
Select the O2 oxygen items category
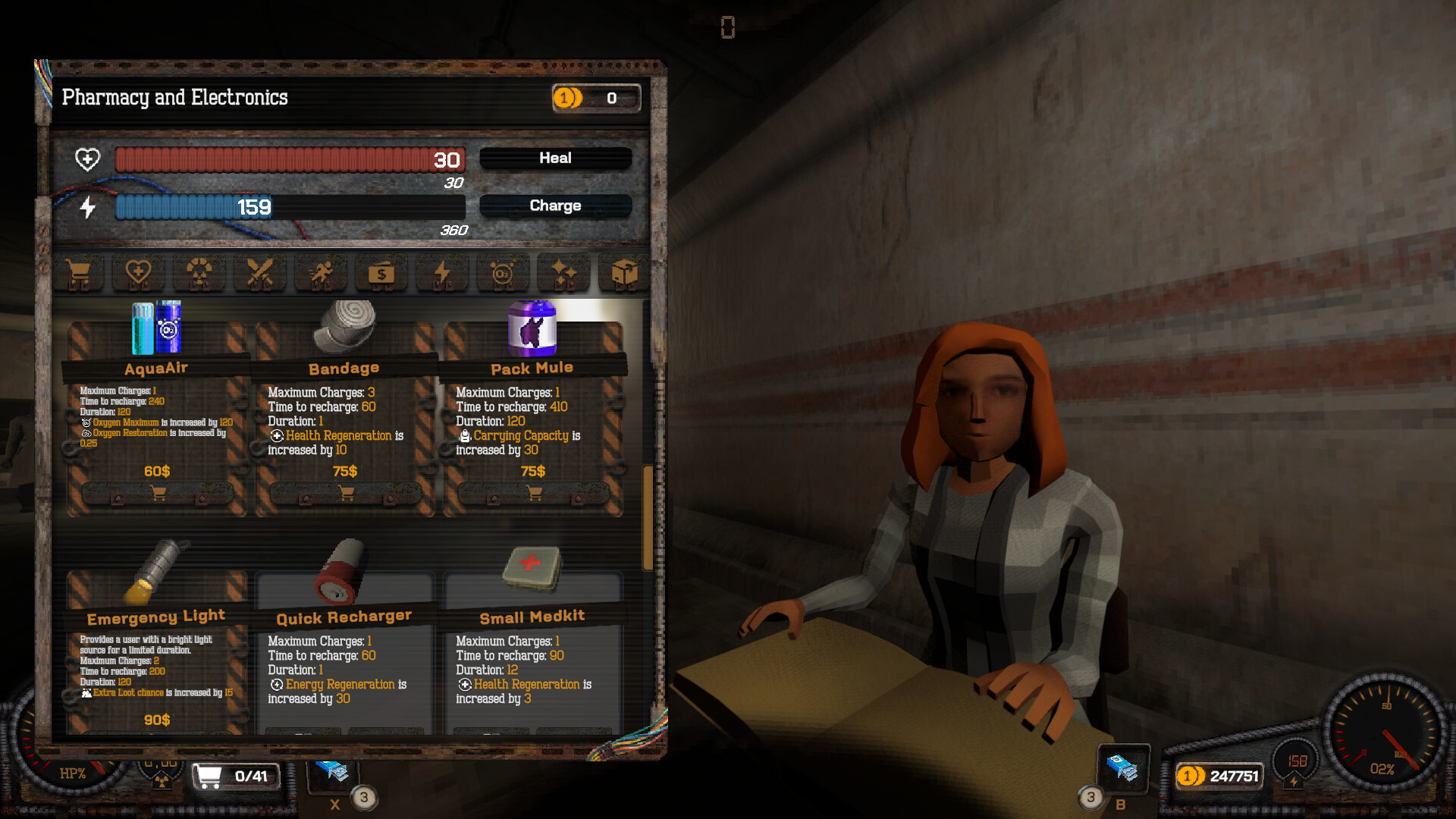tap(503, 273)
